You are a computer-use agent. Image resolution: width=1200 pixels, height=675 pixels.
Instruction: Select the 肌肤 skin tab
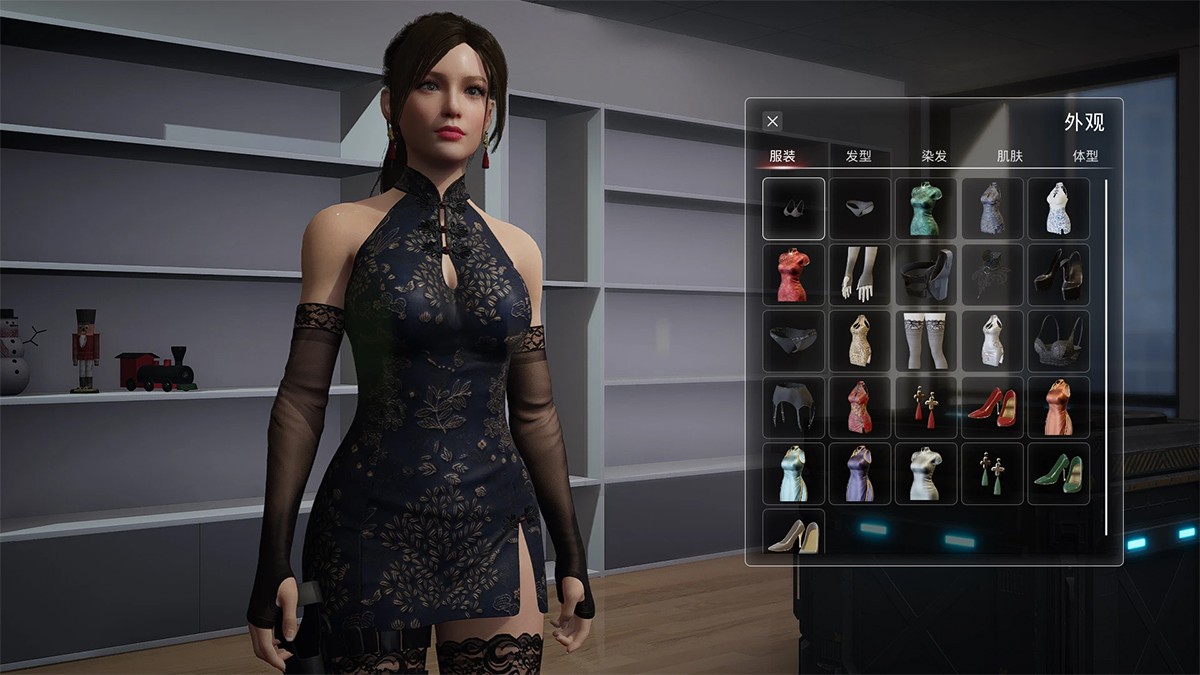coord(1010,156)
